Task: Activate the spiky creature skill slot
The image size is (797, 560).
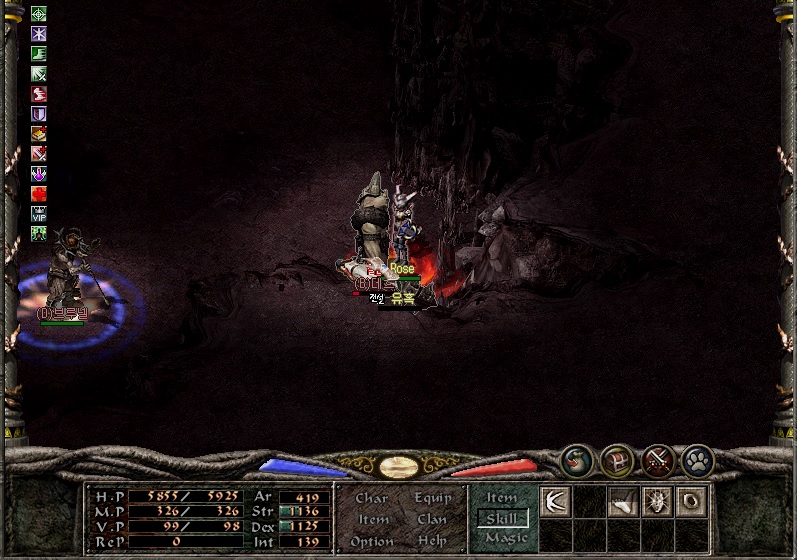Action: [656, 501]
